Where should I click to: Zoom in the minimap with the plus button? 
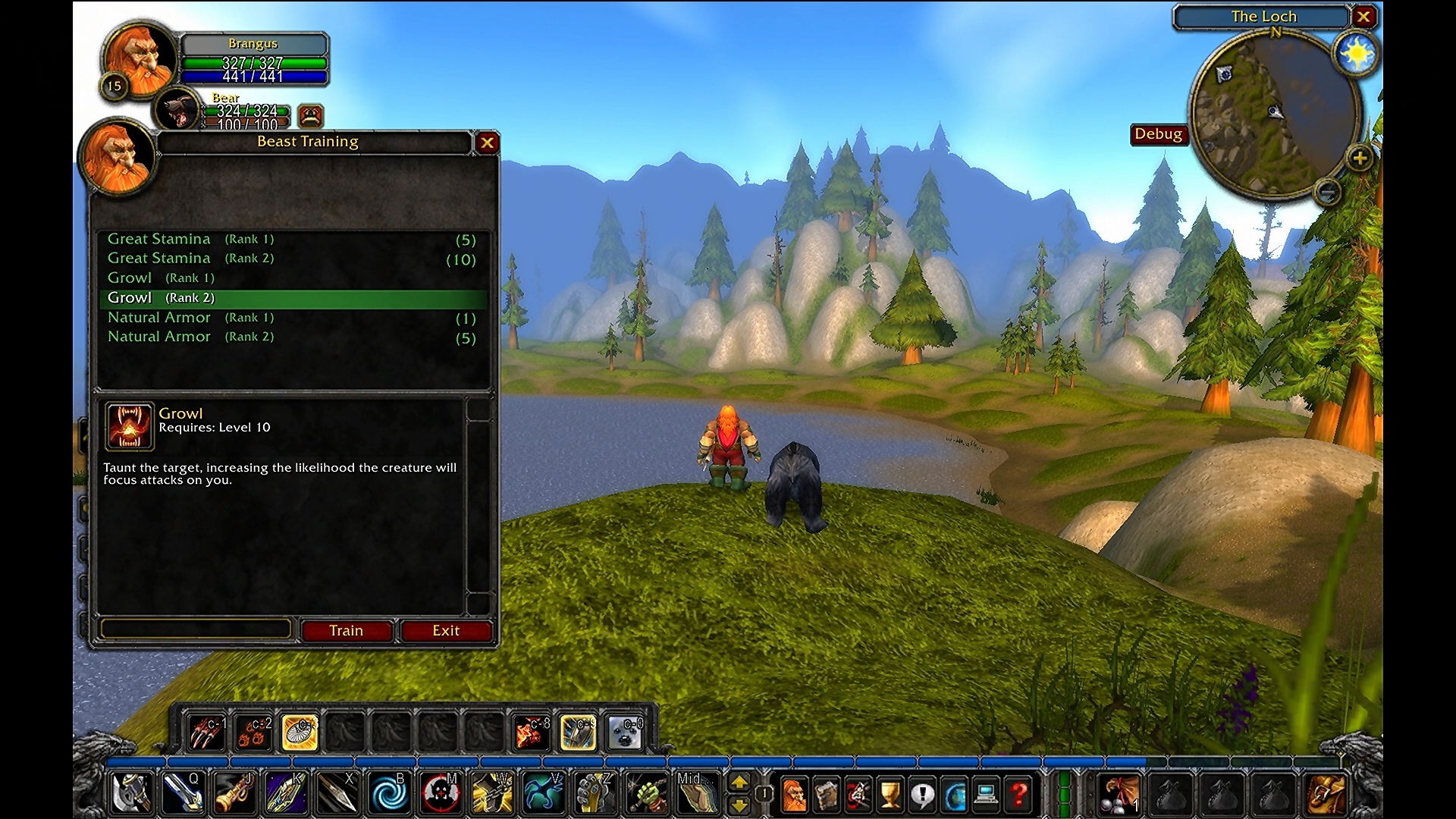pos(1359,158)
